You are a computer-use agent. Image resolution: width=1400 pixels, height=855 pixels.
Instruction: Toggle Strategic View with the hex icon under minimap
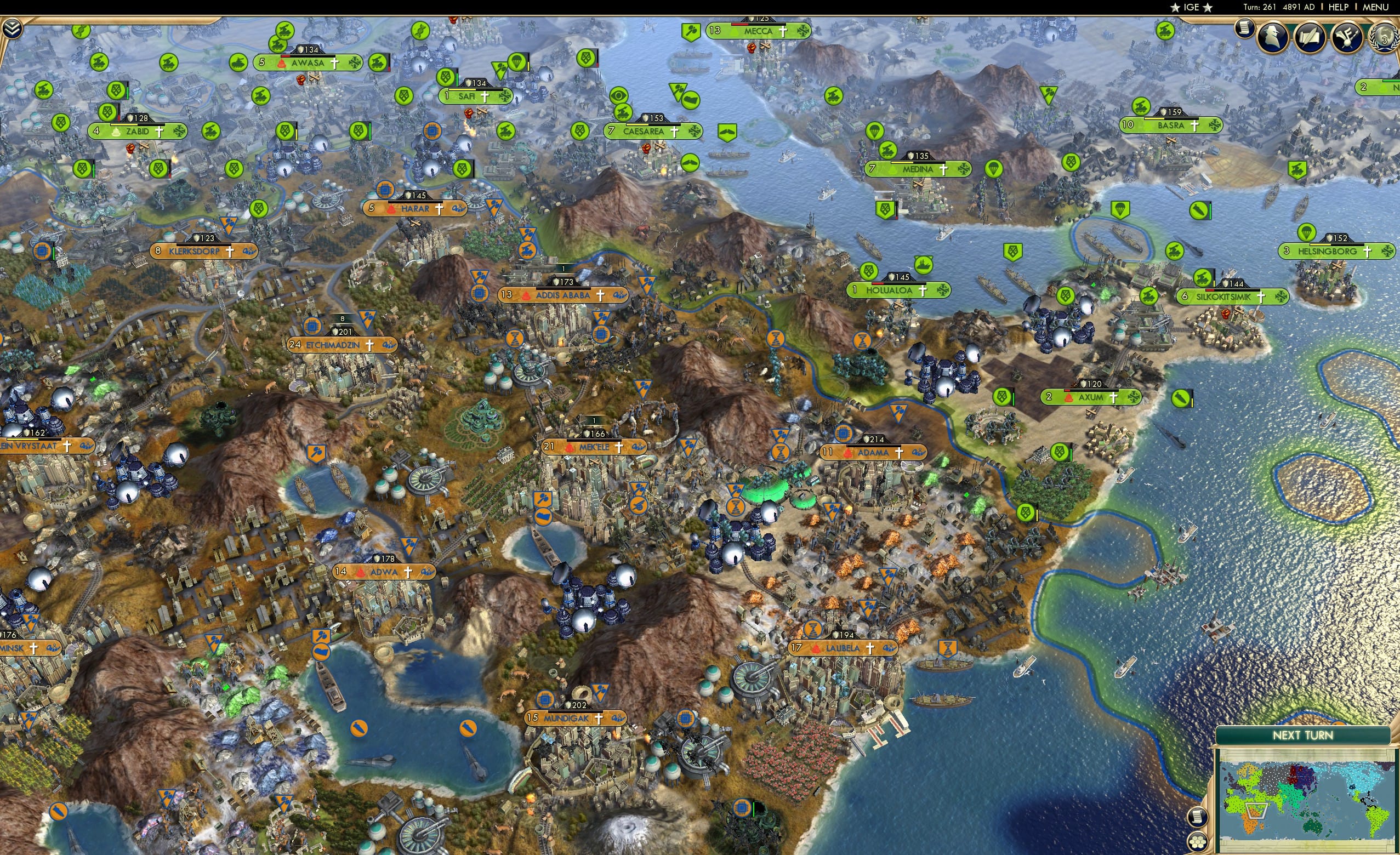tap(1198, 843)
